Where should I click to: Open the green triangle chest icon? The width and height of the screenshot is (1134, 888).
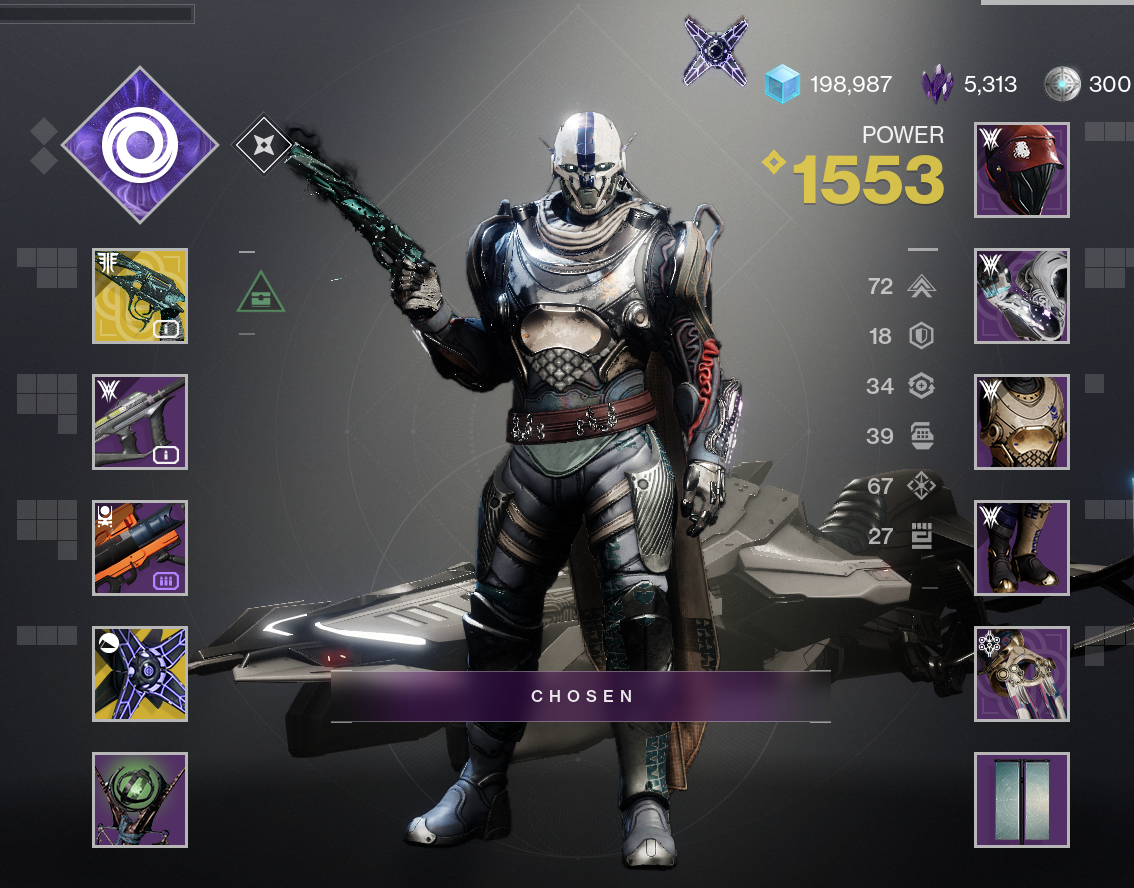pyautogui.click(x=260, y=293)
